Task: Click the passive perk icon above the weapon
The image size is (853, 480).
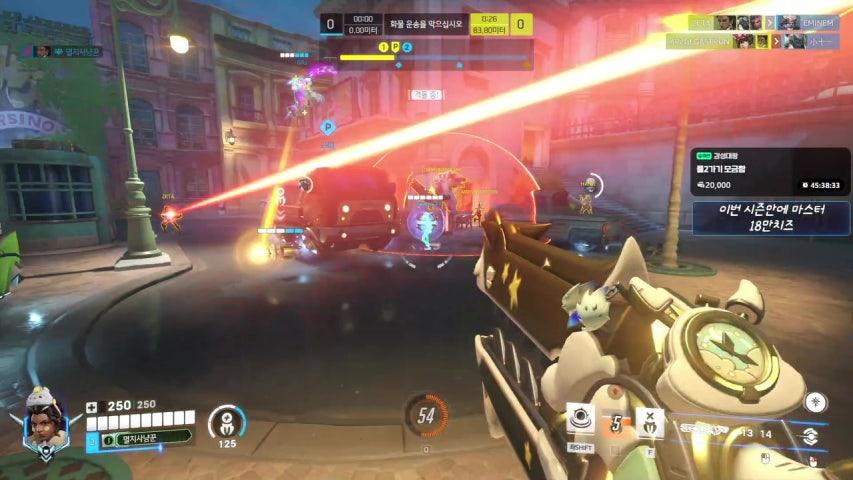Action: click(816, 402)
